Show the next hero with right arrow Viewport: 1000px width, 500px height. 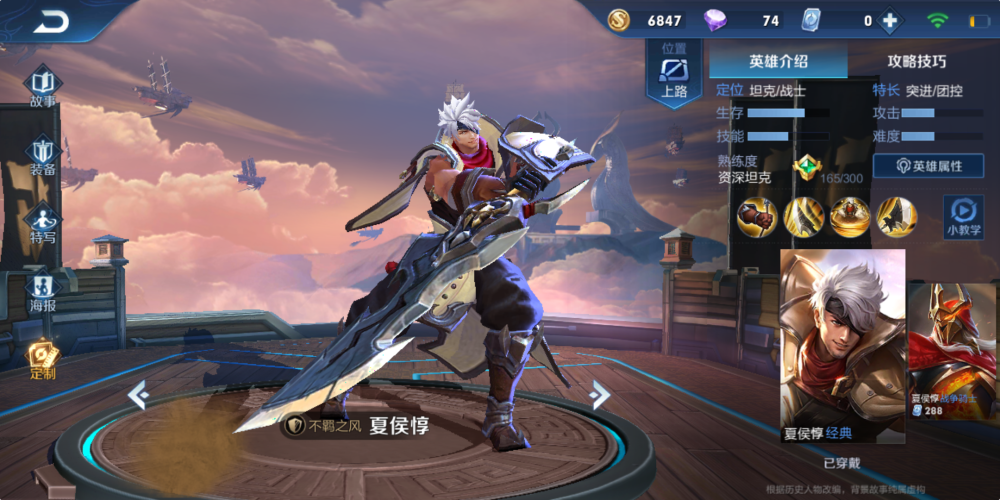599,395
